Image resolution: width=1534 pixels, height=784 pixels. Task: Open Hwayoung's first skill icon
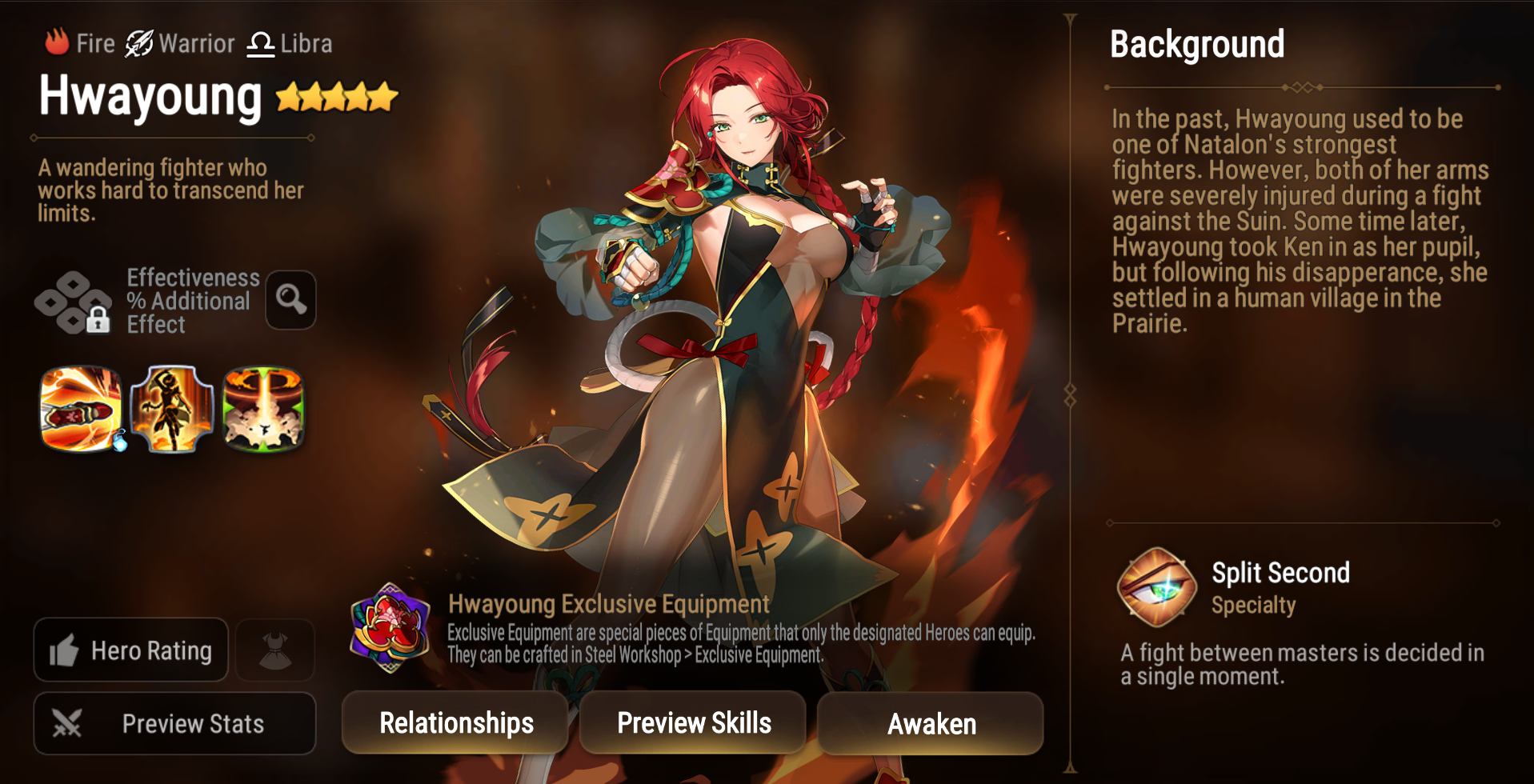(81, 410)
